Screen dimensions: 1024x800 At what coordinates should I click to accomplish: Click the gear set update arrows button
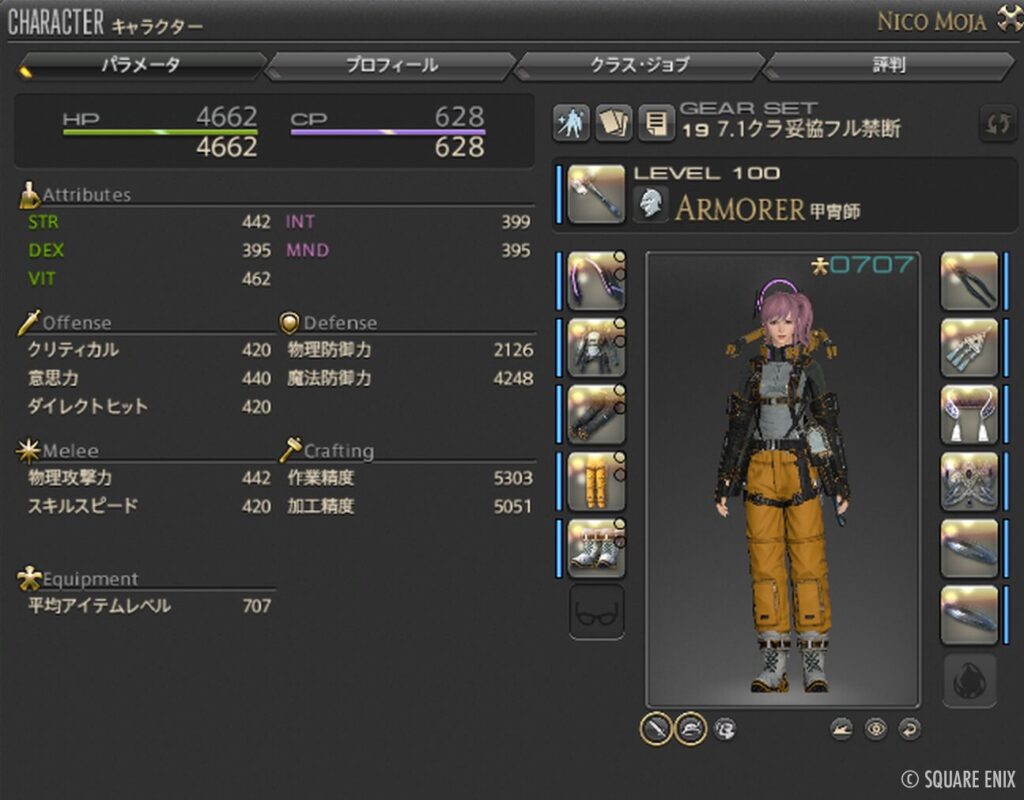click(996, 124)
